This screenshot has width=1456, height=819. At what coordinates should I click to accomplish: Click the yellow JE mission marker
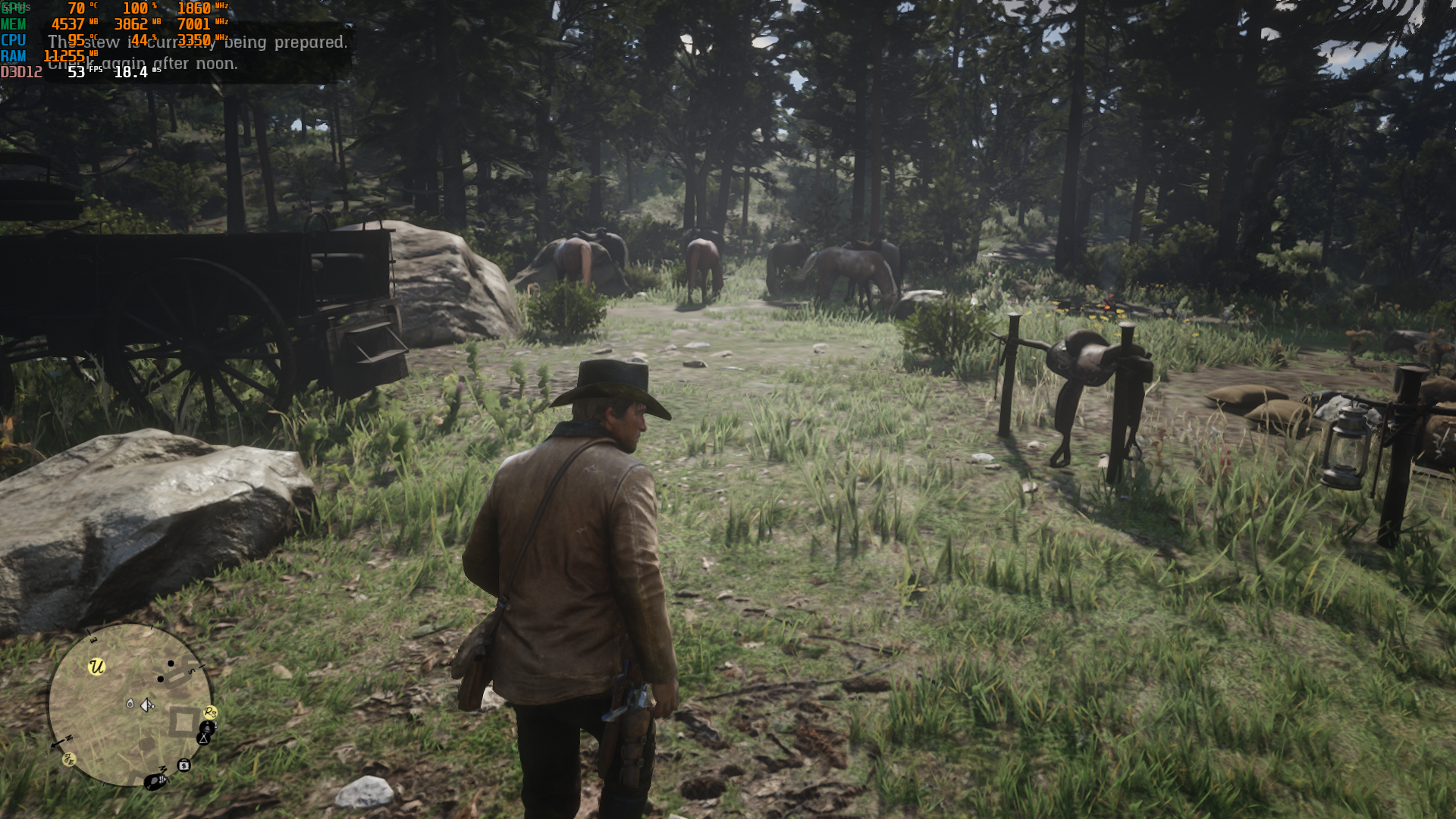[x=69, y=759]
